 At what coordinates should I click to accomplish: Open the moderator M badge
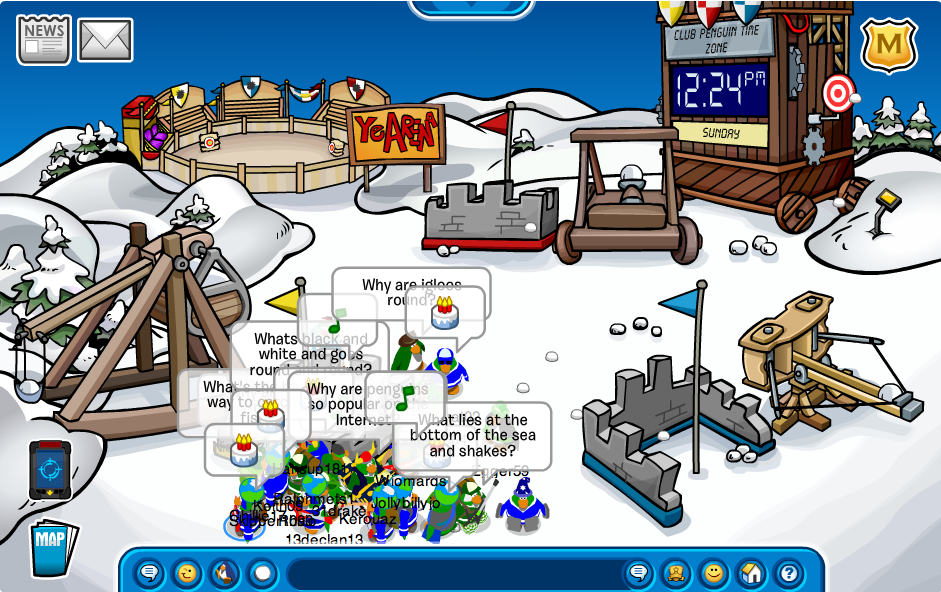click(x=889, y=45)
